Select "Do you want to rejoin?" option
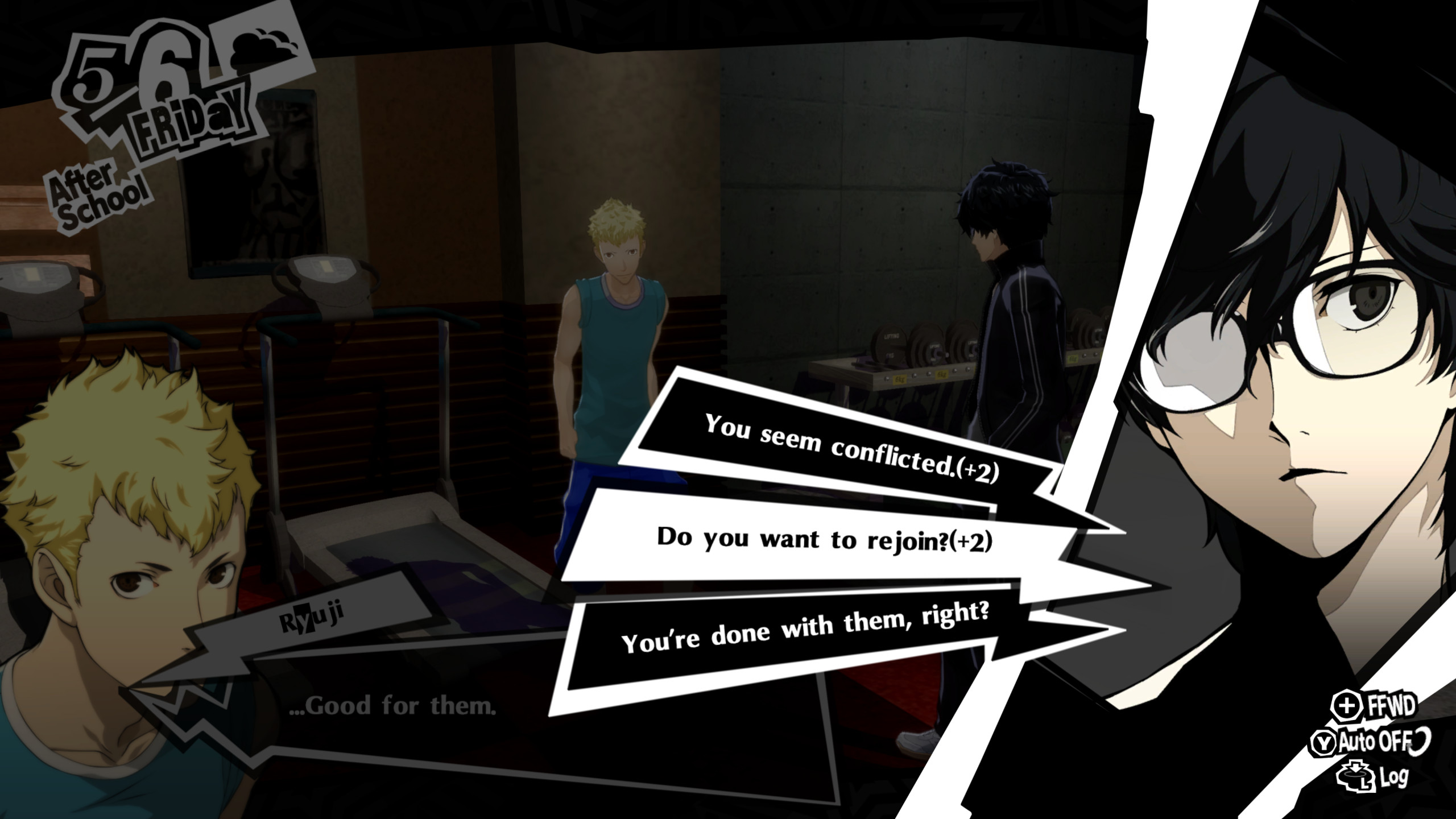 [x=824, y=539]
